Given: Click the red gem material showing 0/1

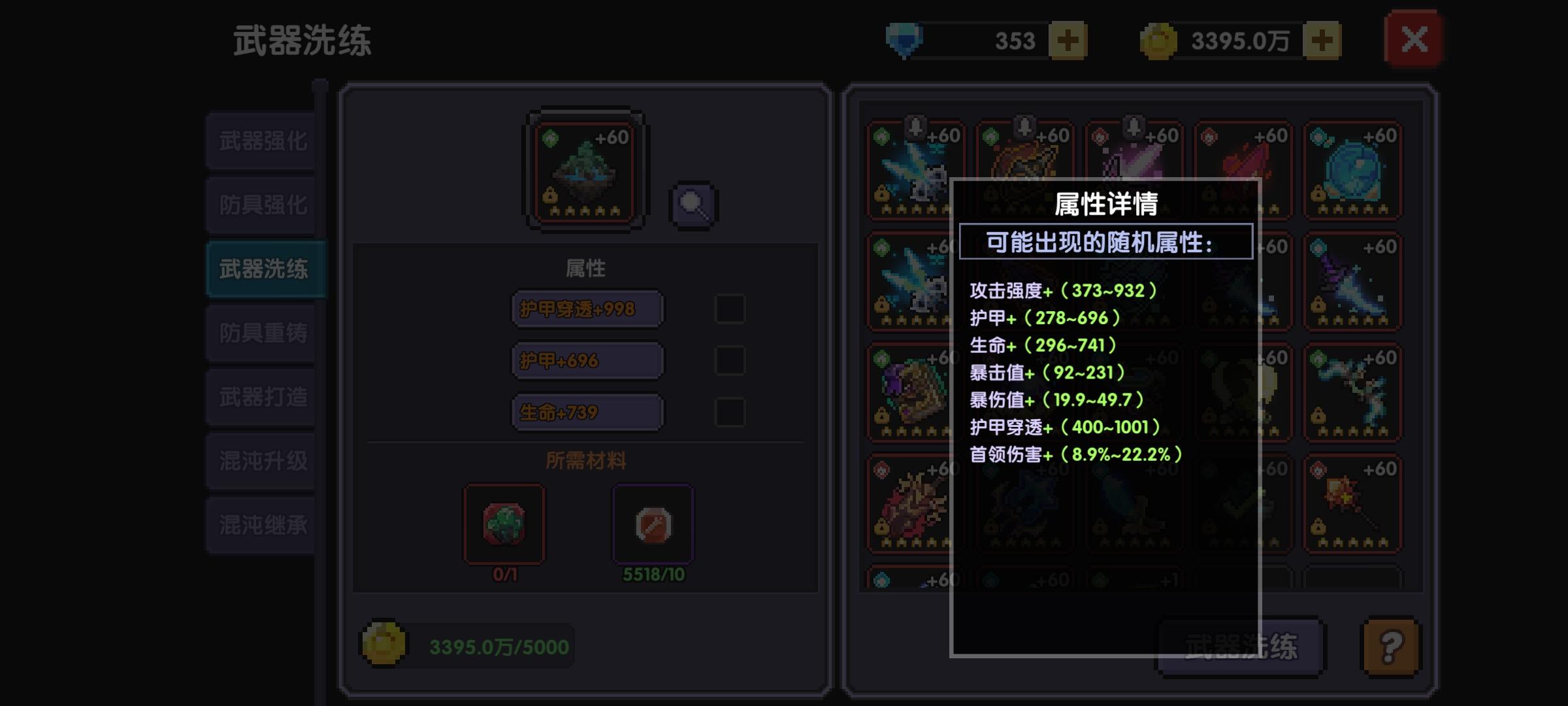Looking at the screenshot, I should [x=504, y=524].
